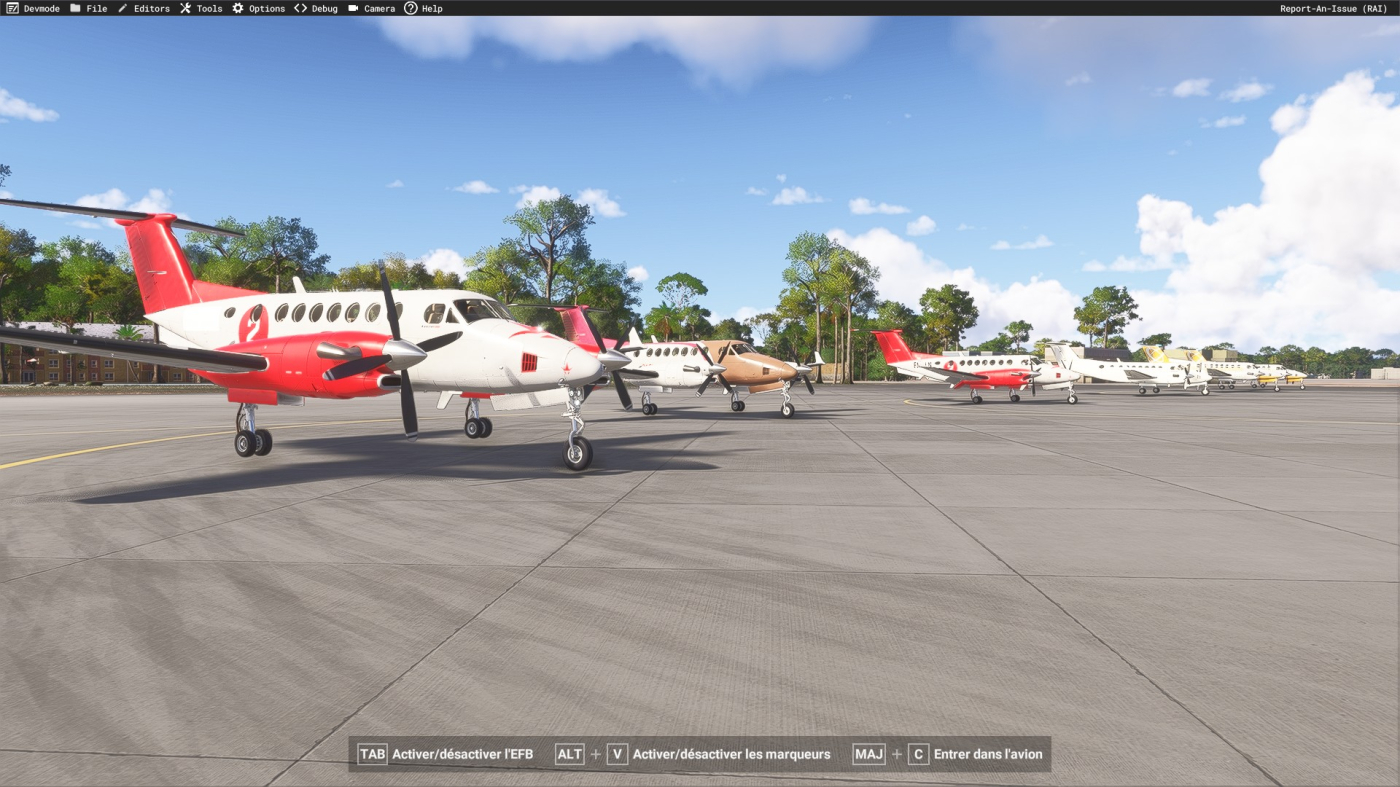The width and height of the screenshot is (1400, 787).
Task: Open the Debug menu
Action: pos(316,8)
